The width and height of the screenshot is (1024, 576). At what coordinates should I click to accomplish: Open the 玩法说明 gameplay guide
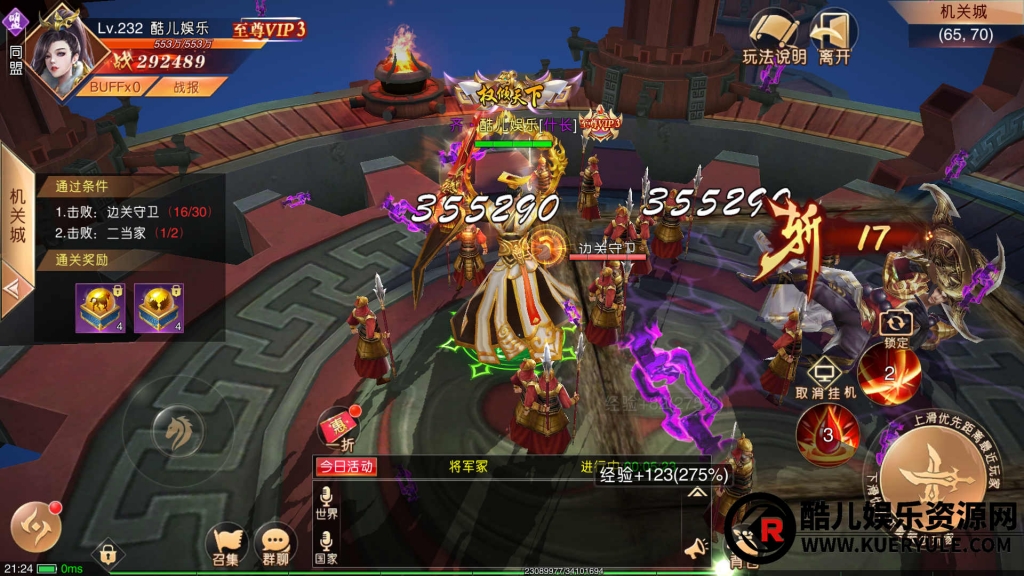tap(773, 37)
